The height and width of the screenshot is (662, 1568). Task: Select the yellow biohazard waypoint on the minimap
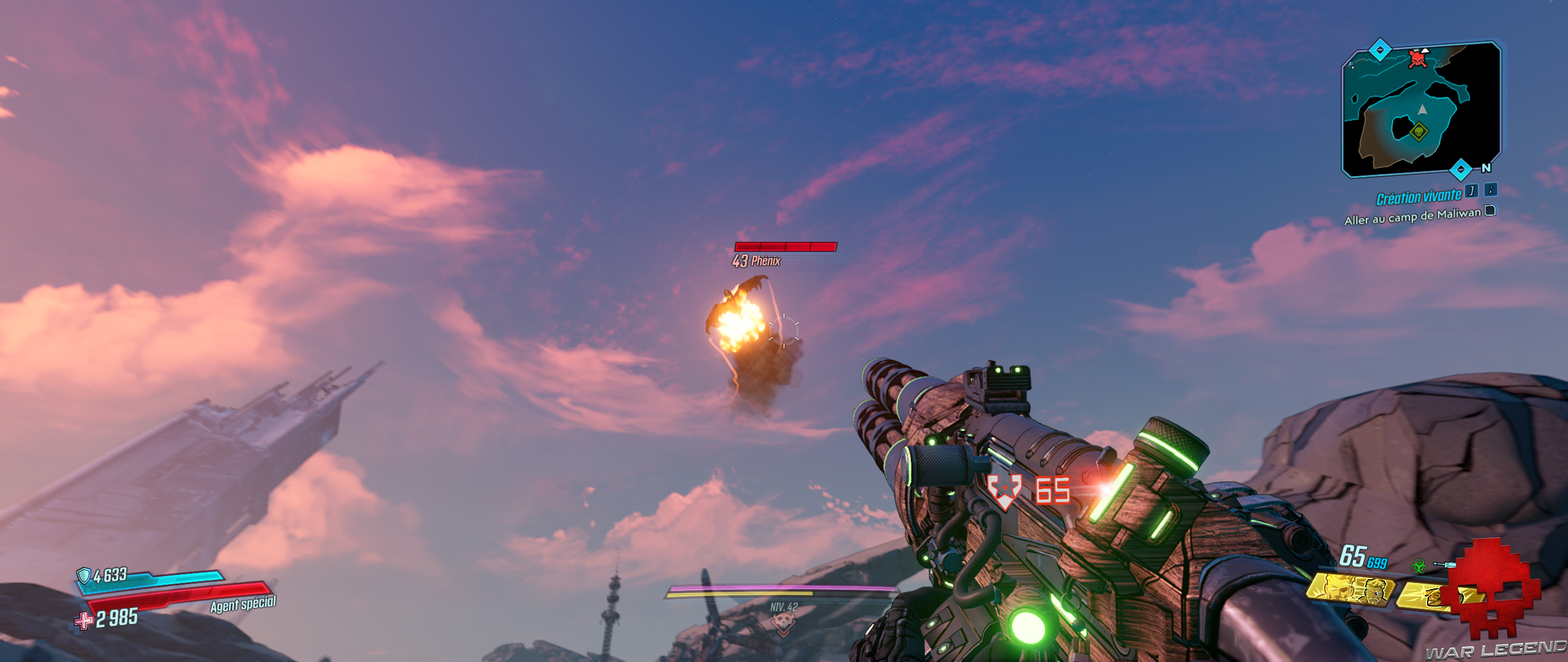pyautogui.click(x=1419, y=132)
